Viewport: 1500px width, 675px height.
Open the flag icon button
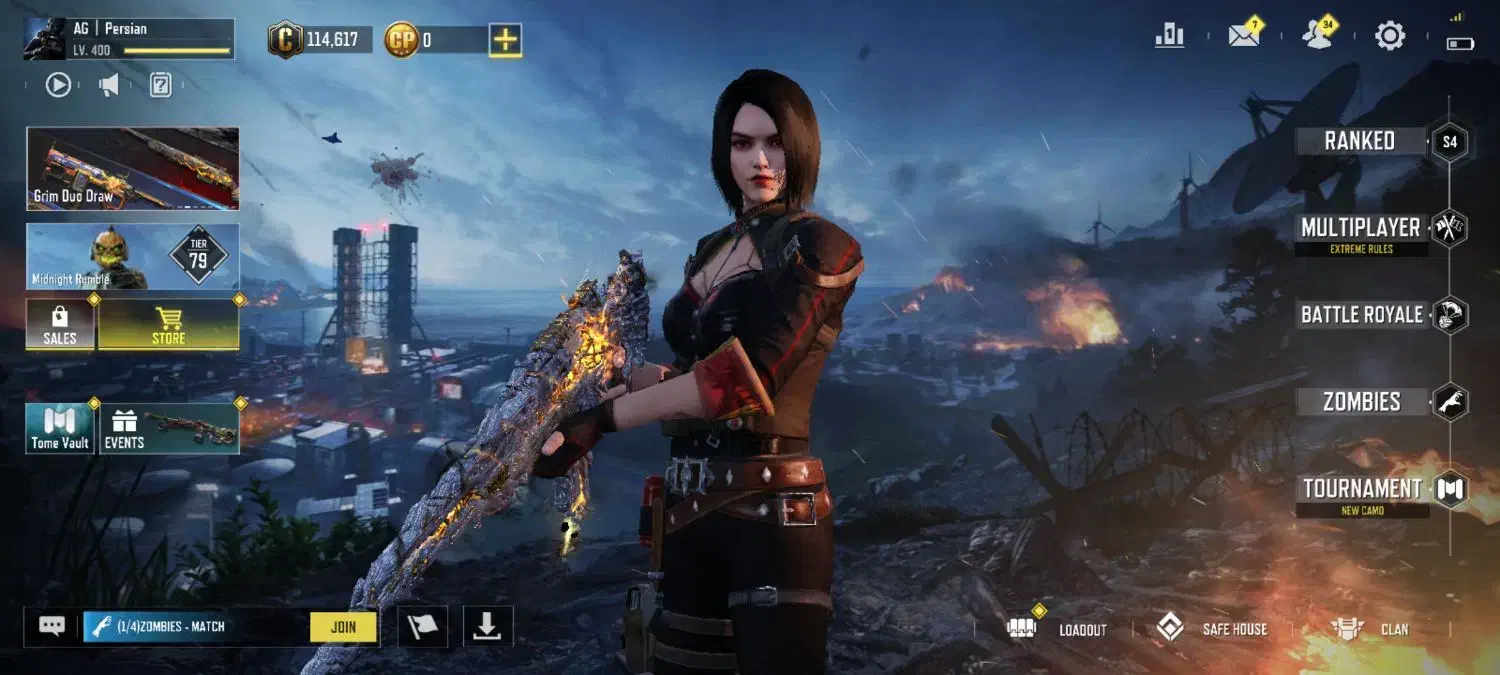point(422,627)
